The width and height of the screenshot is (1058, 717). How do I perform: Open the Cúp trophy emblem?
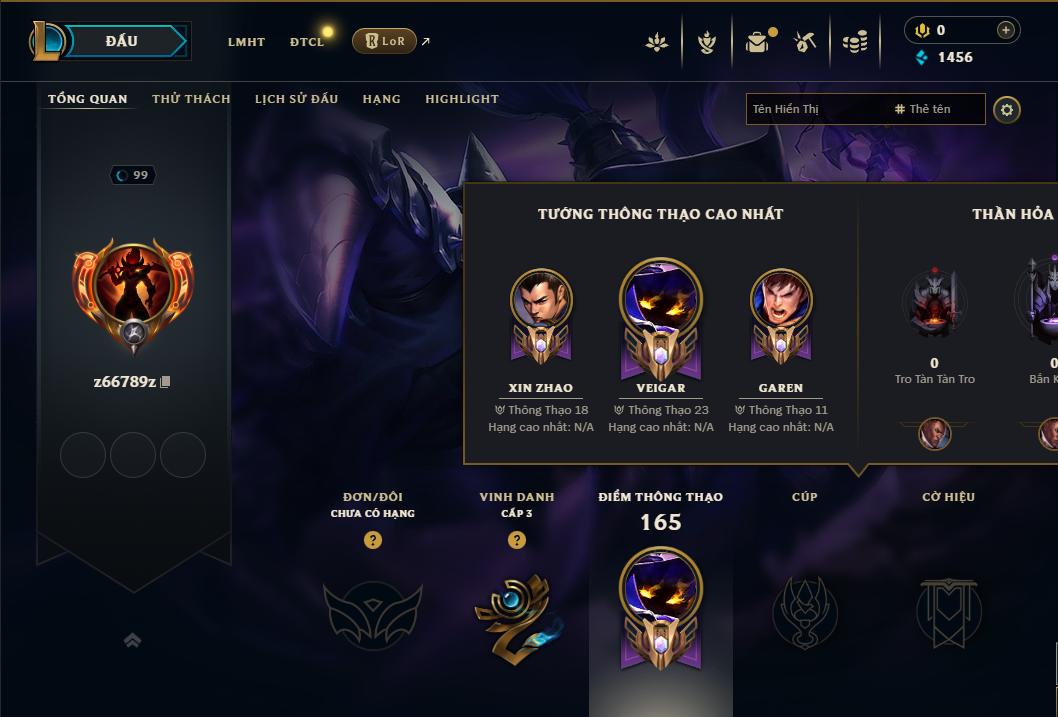click(804, 612)
